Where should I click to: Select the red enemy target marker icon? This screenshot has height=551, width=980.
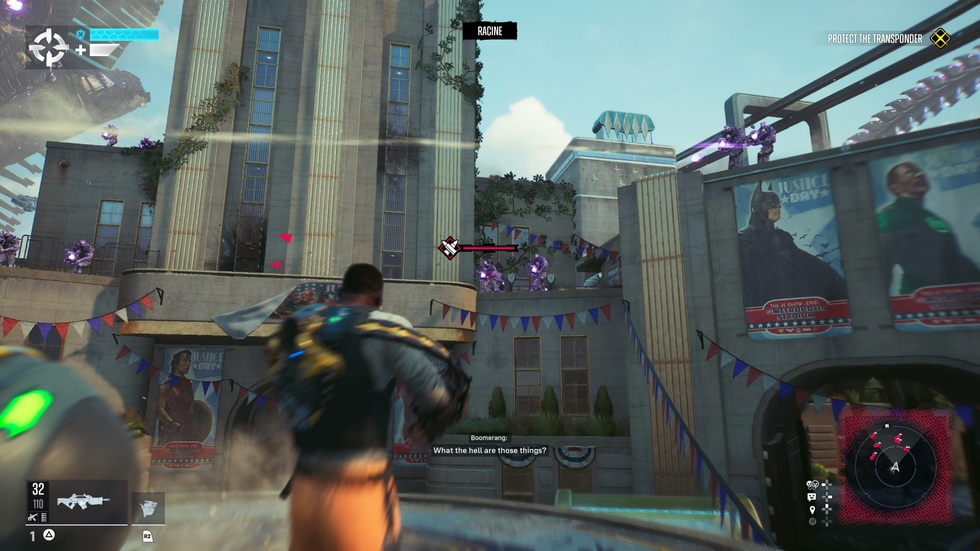(450, 247)
